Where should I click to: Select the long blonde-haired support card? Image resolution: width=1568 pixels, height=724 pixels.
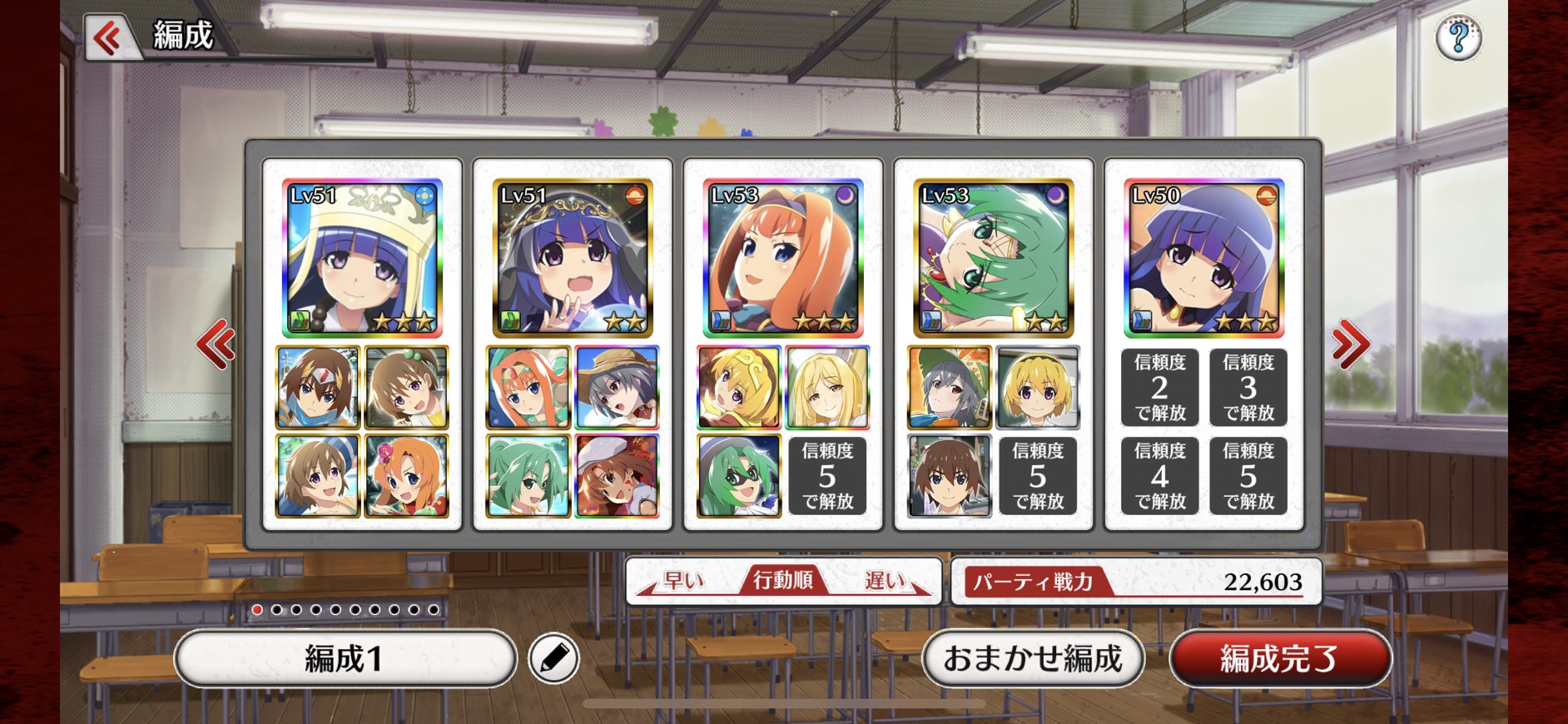click(827, 388)
